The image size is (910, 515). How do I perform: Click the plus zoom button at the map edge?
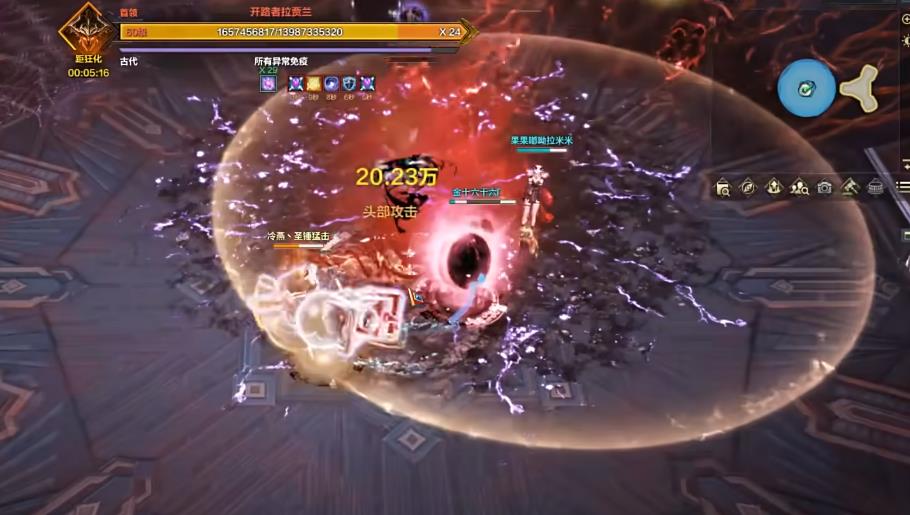(905, 19)
